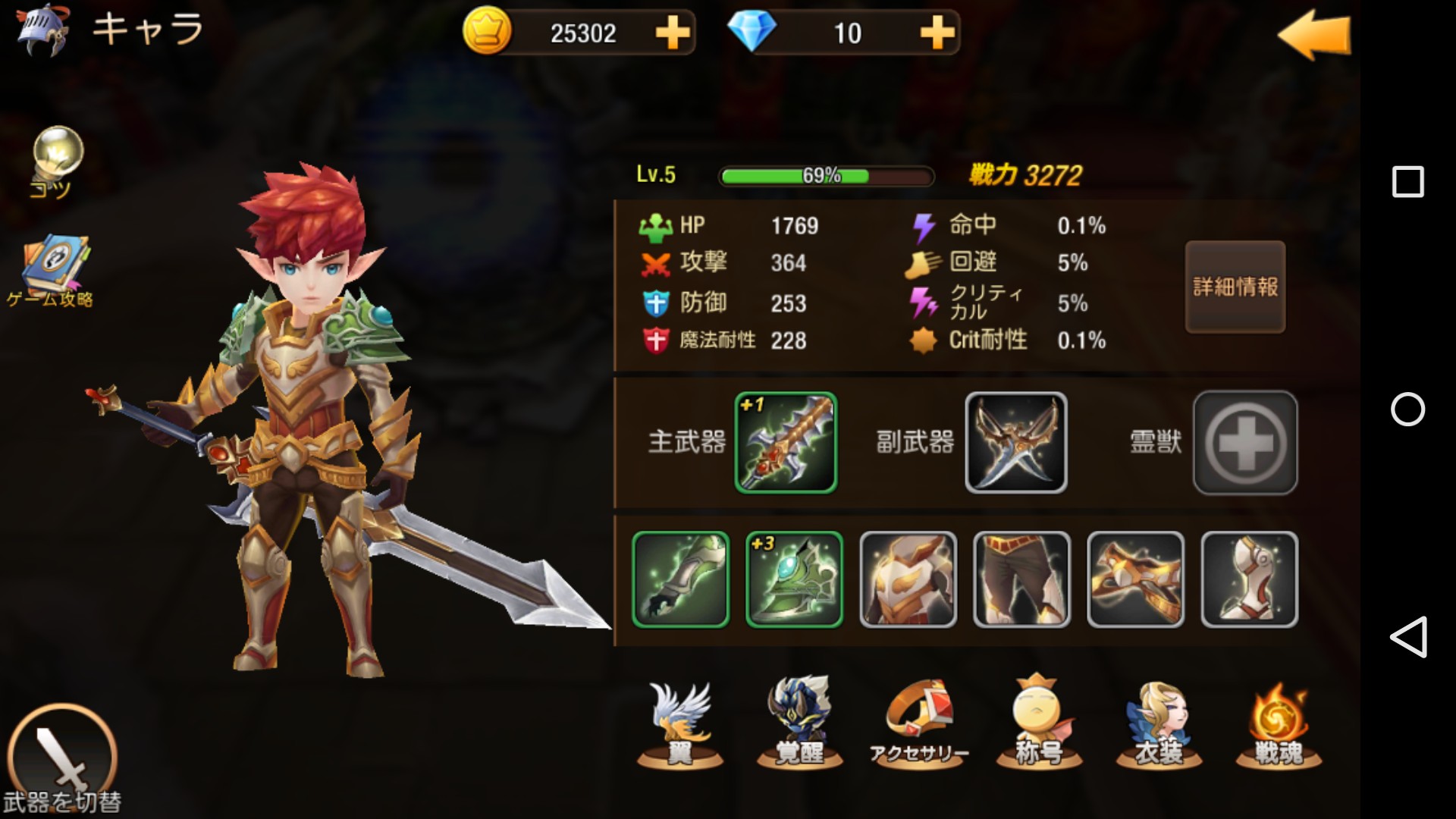Select the golden belt equipment slot
This screenshot has height=819, width=1456.
pyautogui.click(x=1135, y=579)
